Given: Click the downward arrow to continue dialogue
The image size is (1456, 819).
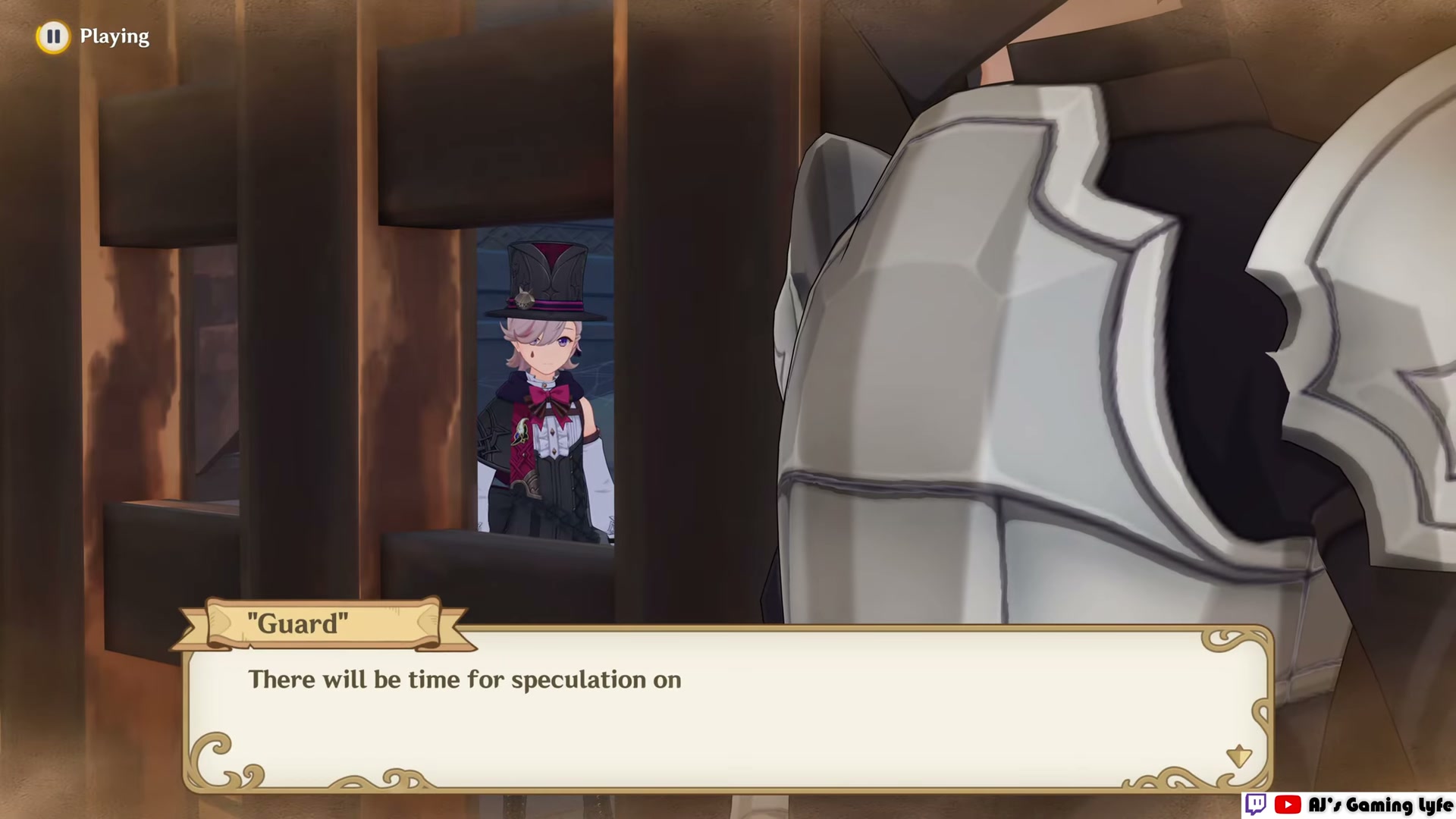Looking at the screenshot, I should click(x=1239, y=755).
